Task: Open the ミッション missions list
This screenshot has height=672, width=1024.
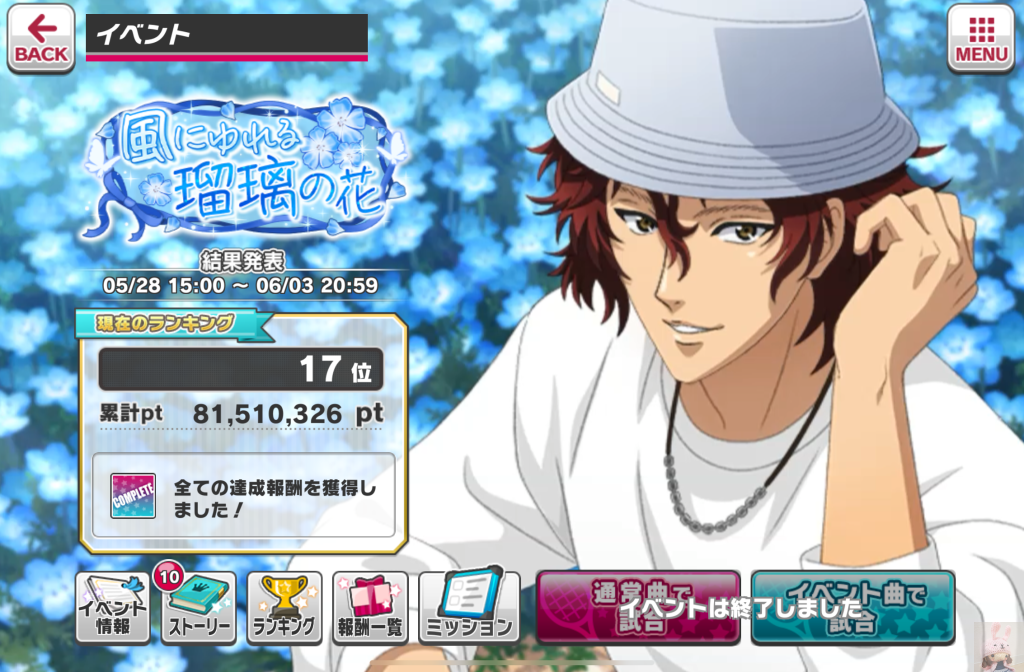Action: [x=469, y=607]
